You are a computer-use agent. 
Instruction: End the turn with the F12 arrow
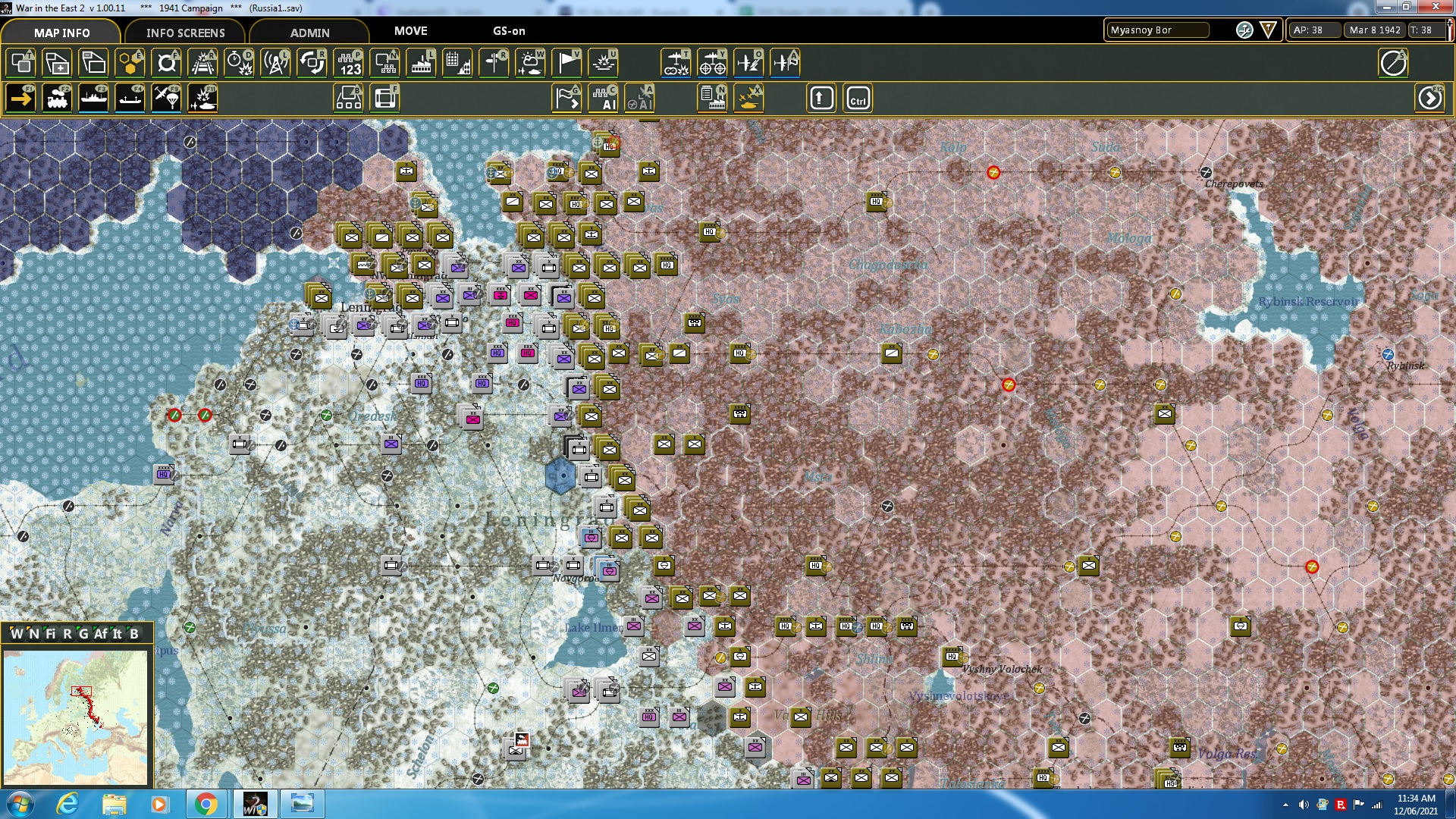tap(1430, 98)
